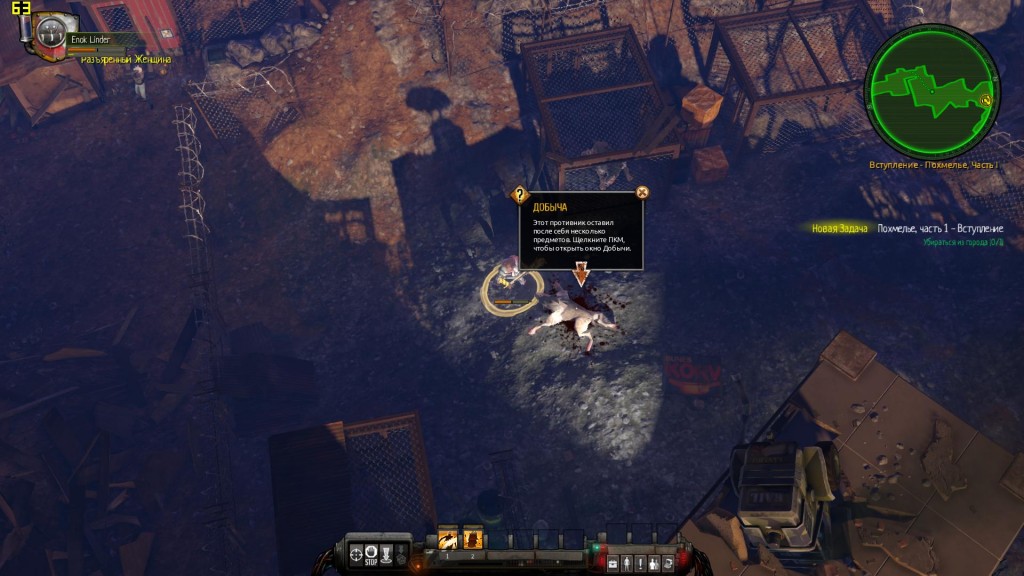Screen dimensions: 1024x576
Task: Close the Добыча tutorial popup
Action: (643, 192)
